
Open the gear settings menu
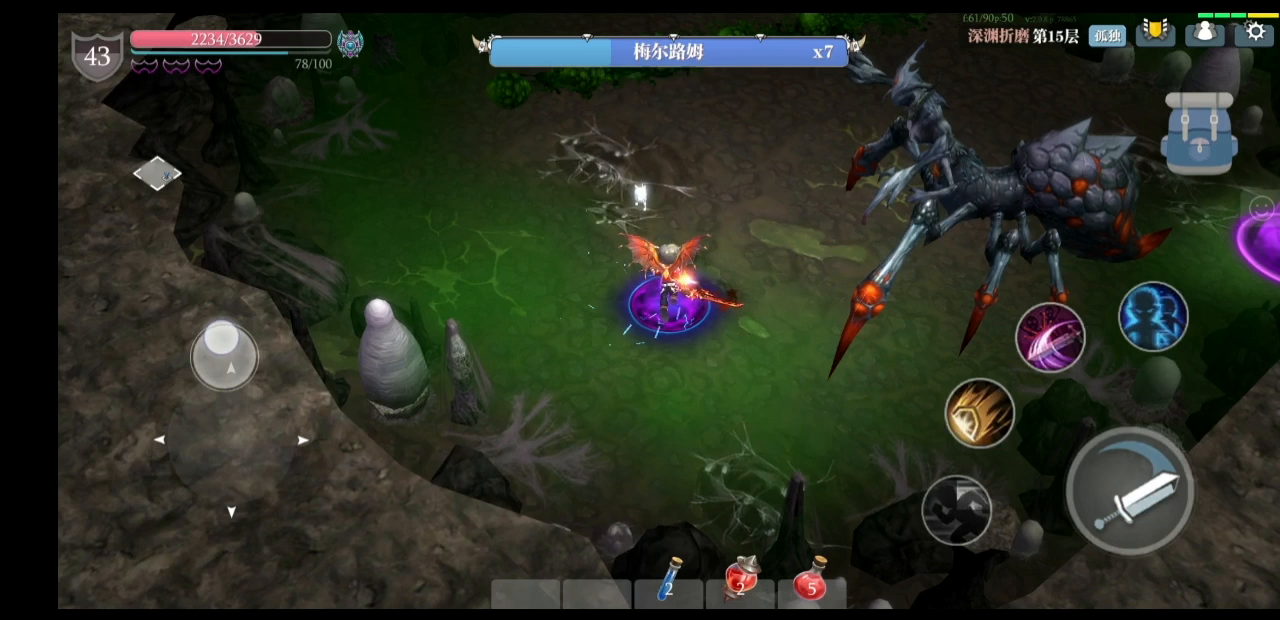tap(1254, 32)
